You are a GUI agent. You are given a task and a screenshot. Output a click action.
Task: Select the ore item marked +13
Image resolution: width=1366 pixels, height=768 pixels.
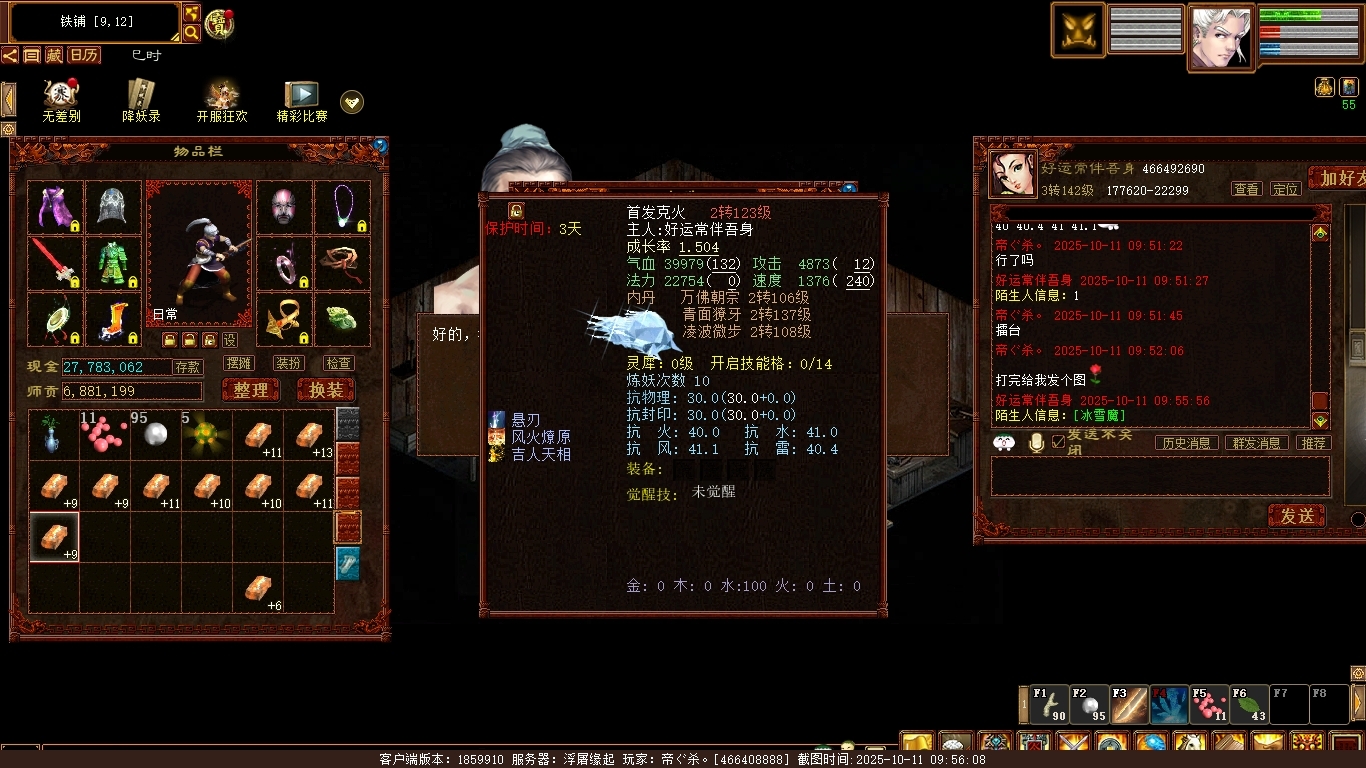pyautogui.click(x=309, y=435)
